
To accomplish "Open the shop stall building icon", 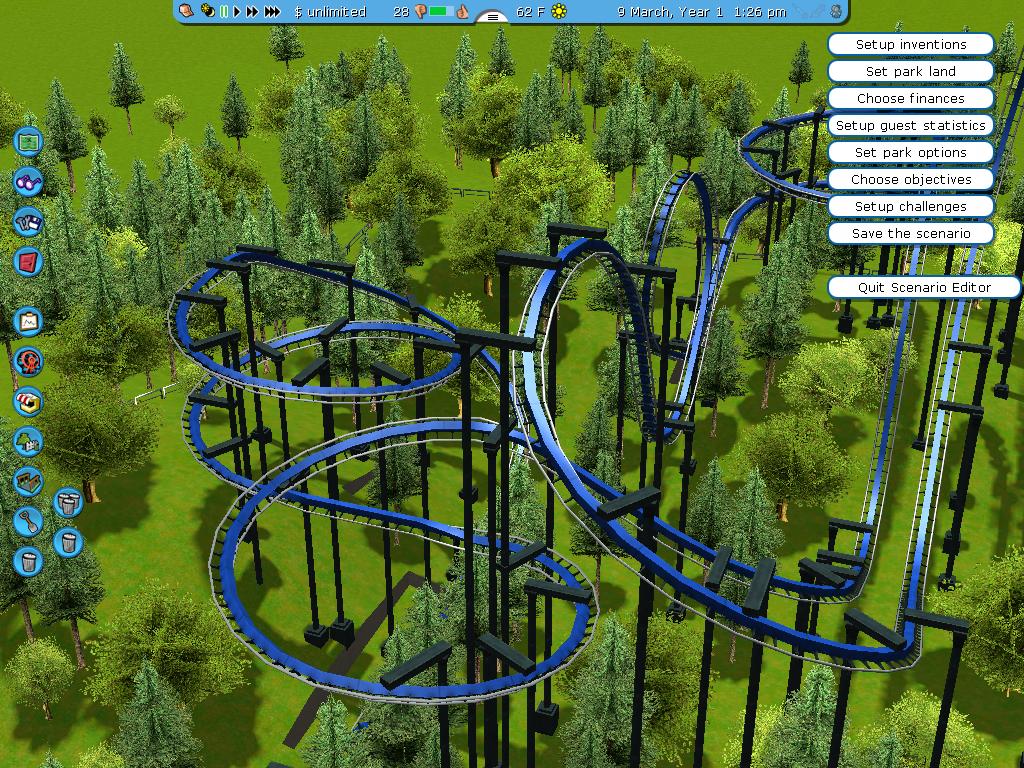I will tap(28, 401).
